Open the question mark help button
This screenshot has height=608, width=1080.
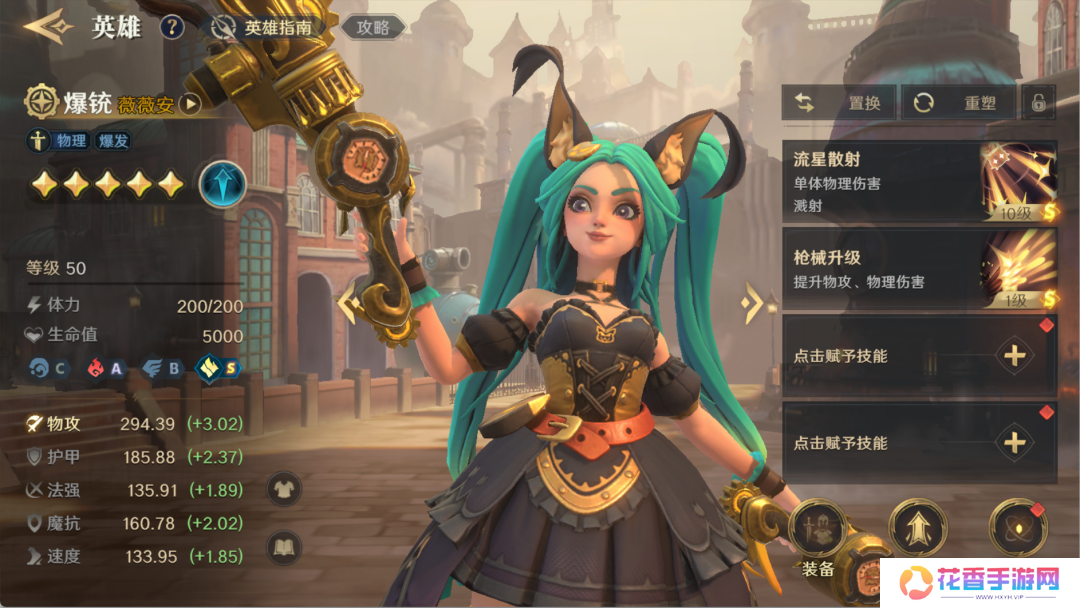coord(172,27)
